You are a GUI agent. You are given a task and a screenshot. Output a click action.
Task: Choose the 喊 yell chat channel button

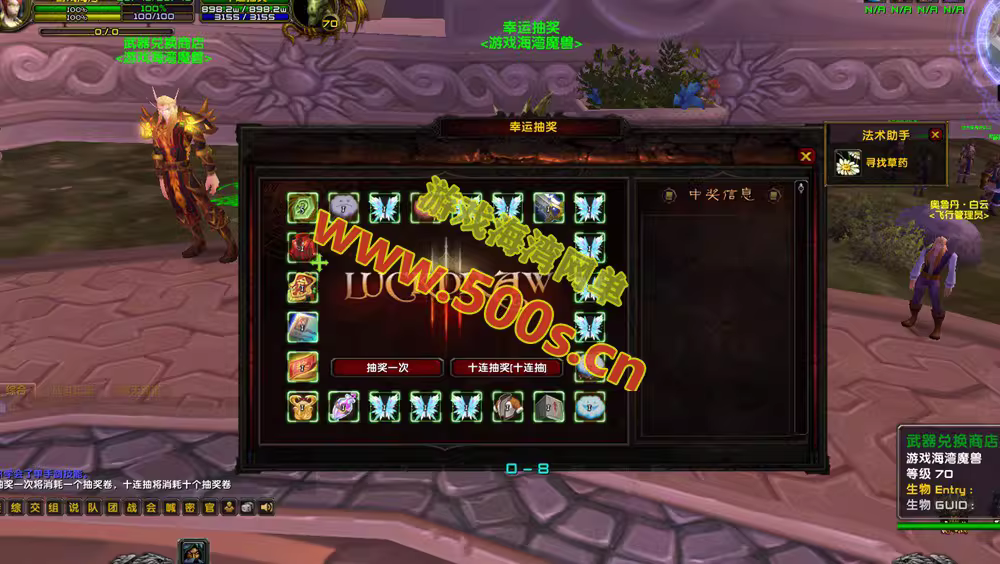[x=171, y=508]
